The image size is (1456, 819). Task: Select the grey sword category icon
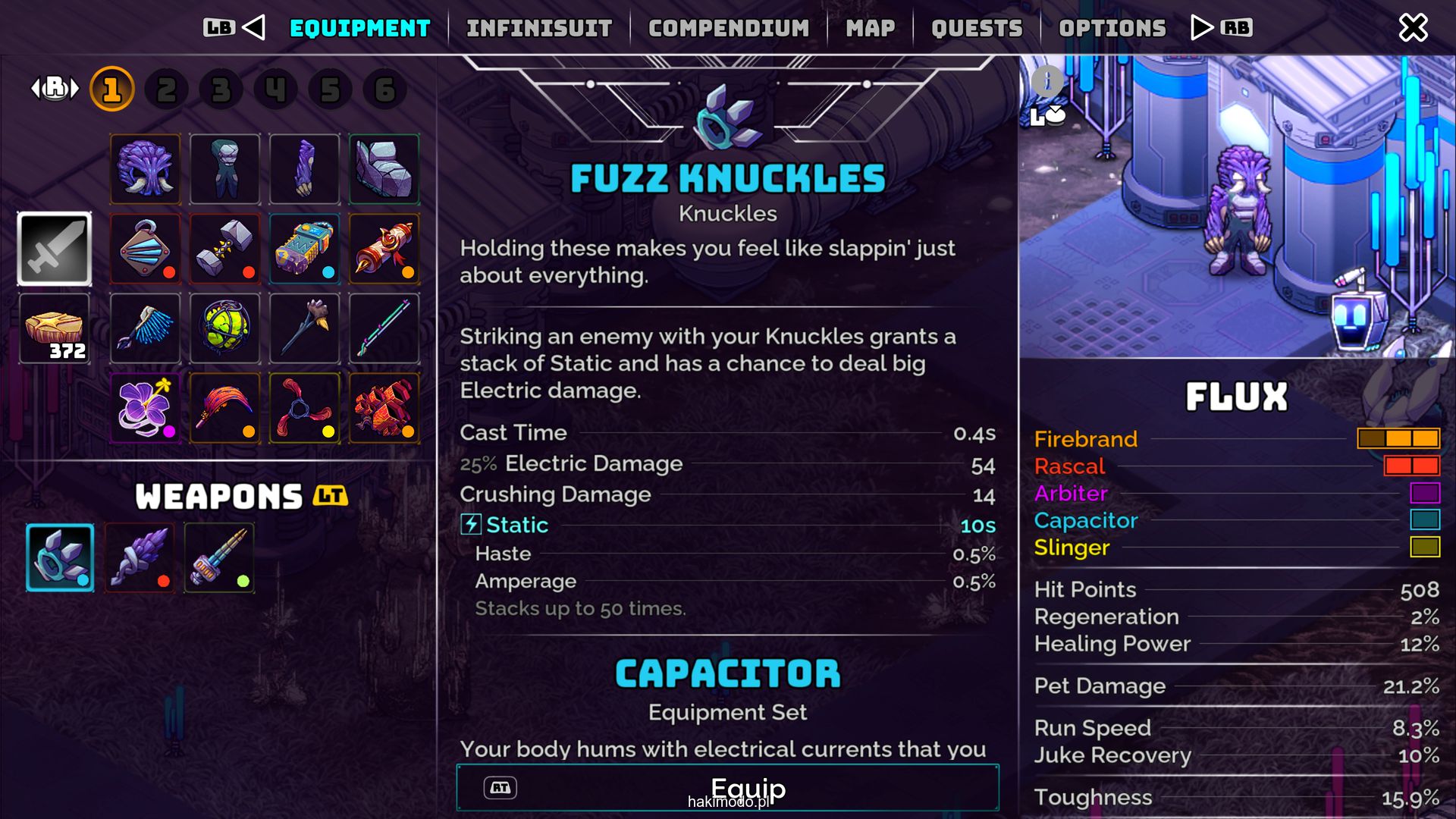(55, 249)
